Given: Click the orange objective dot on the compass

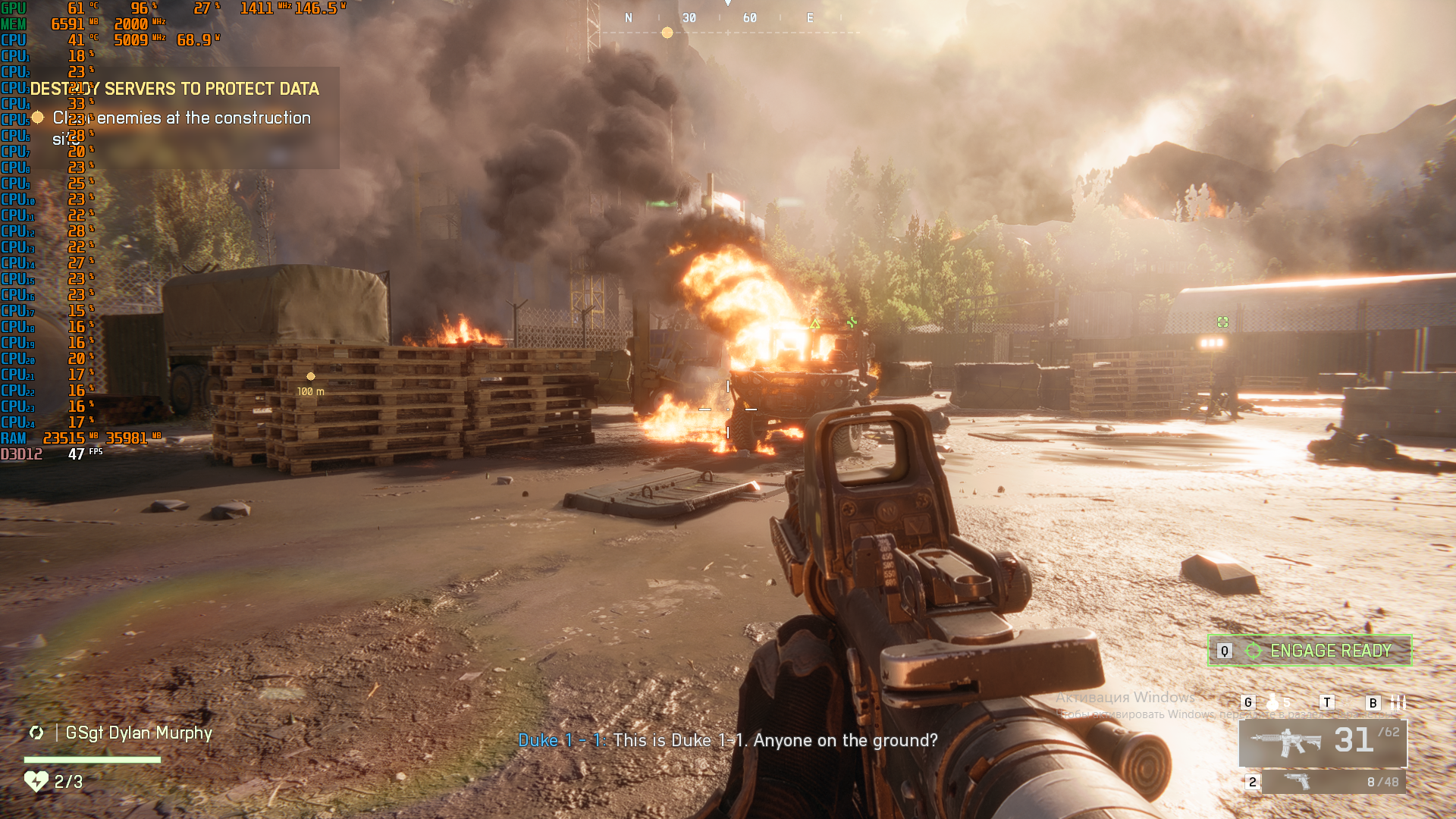Looking at the screenshot, I should [x=667, y=33].
